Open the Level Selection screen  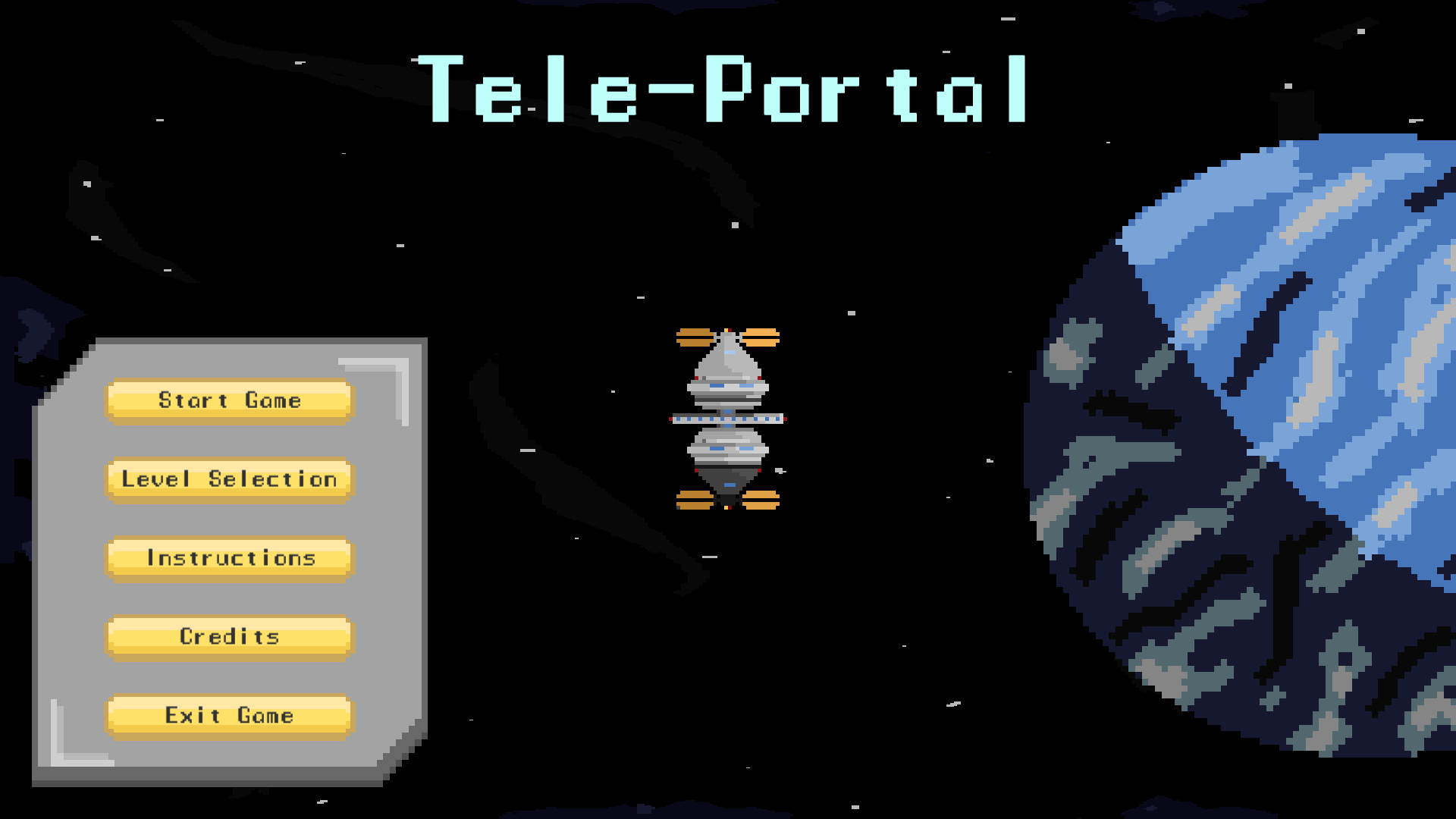click(x=228, y=479)
